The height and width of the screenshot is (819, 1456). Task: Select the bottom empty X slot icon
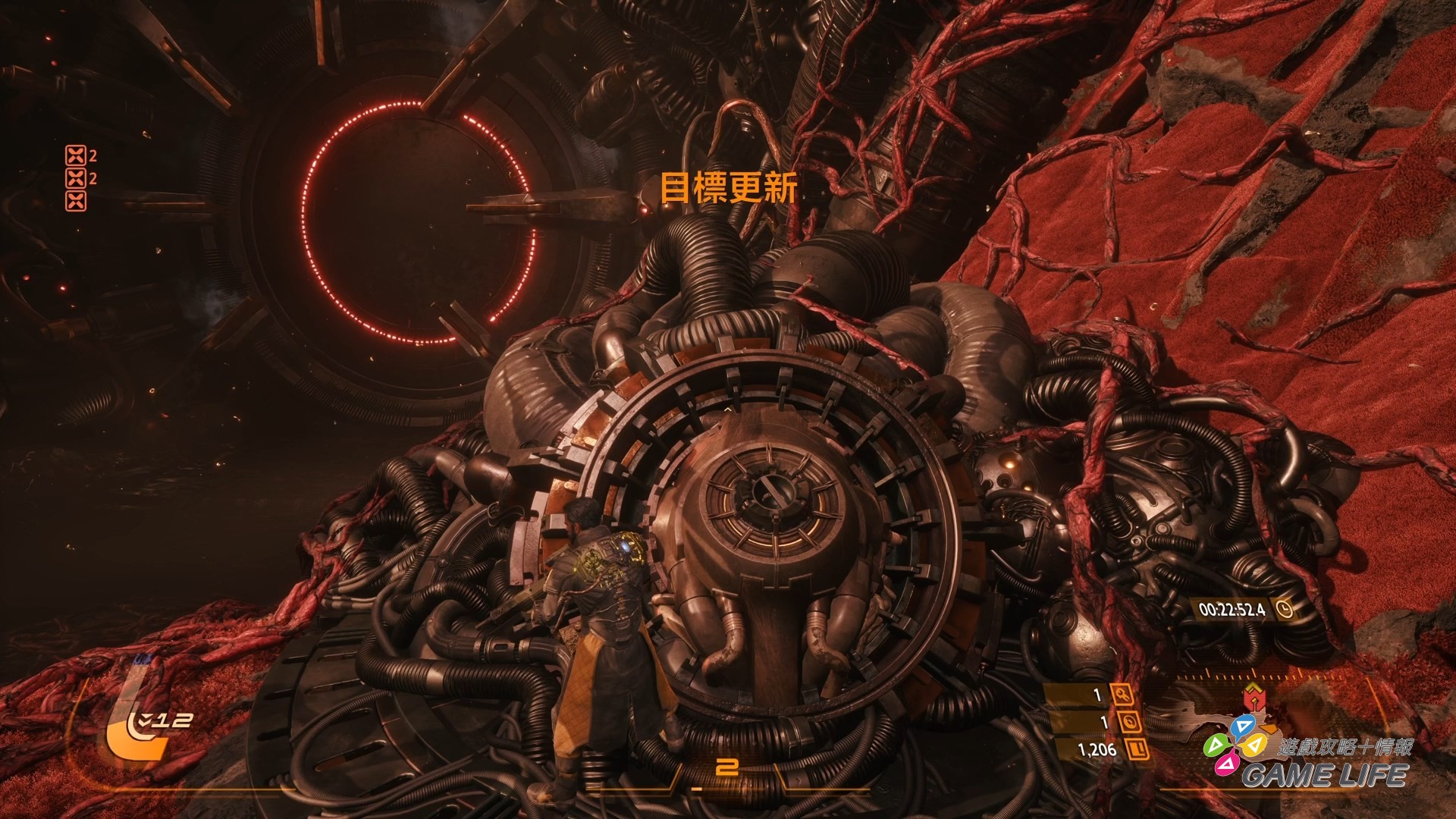pos(76,201)
